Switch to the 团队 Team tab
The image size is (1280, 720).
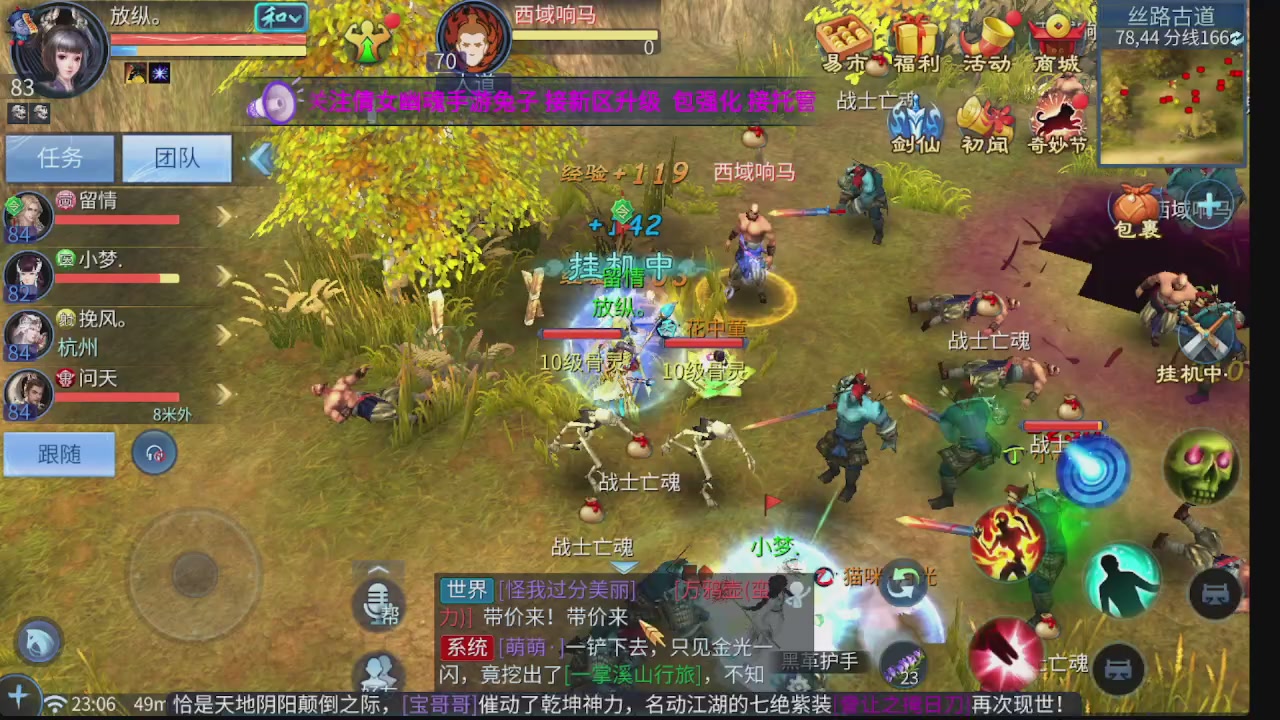coord(176,158)
